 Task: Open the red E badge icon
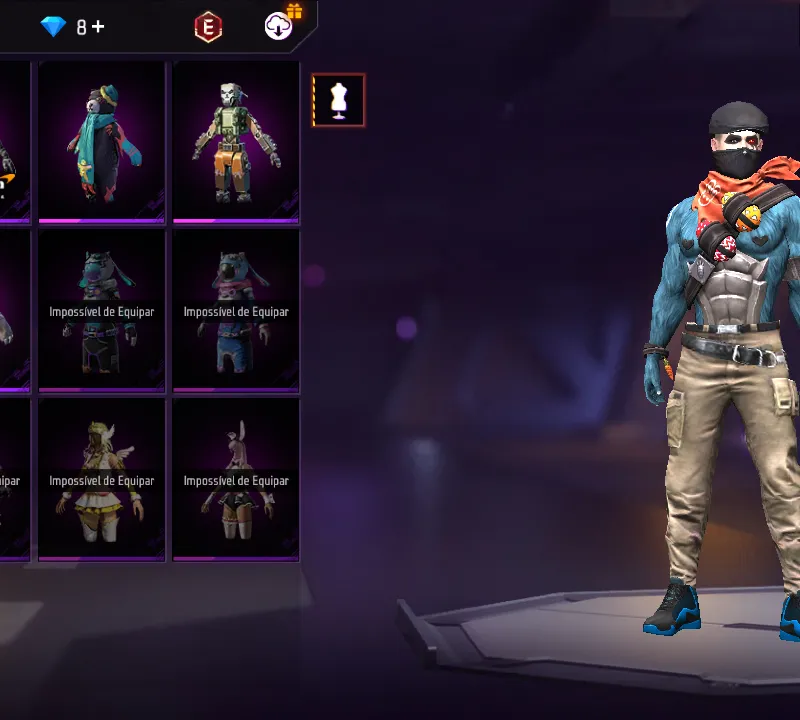[208, 28]
